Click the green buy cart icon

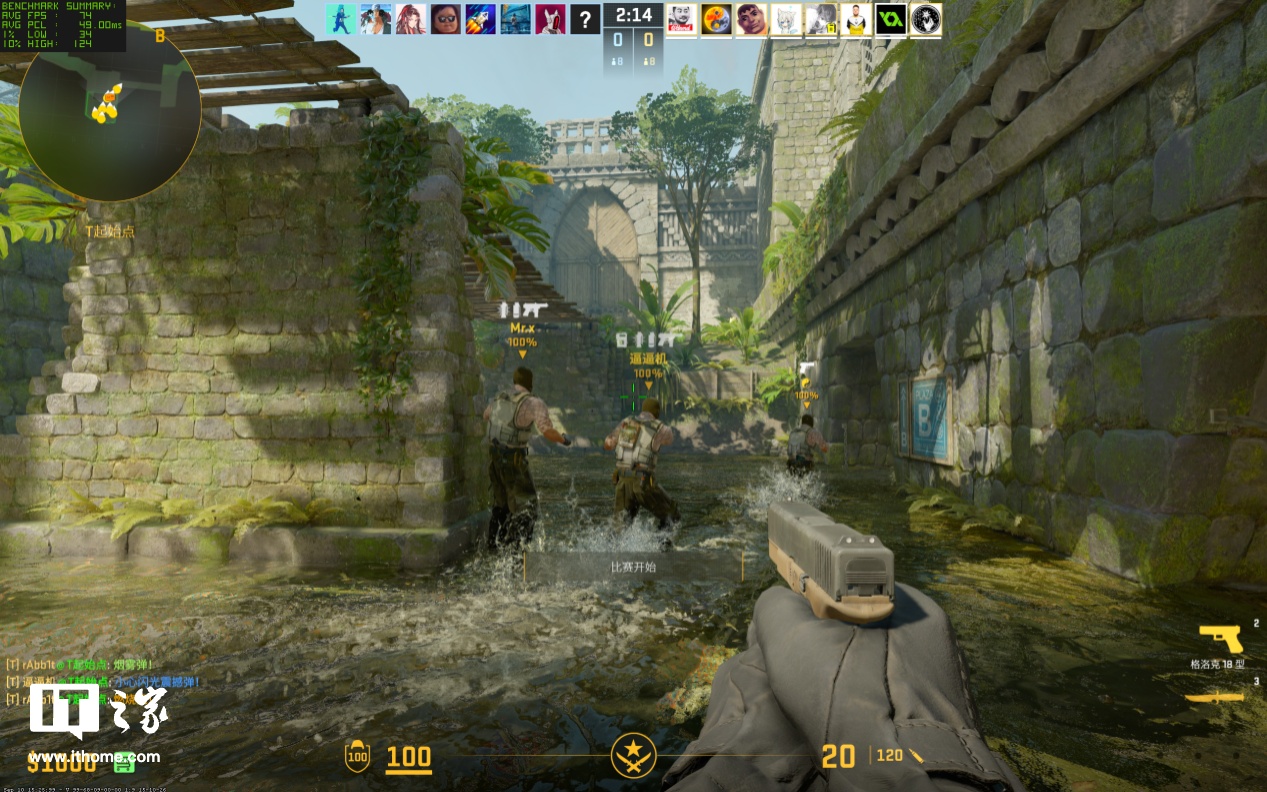(124, 763)
